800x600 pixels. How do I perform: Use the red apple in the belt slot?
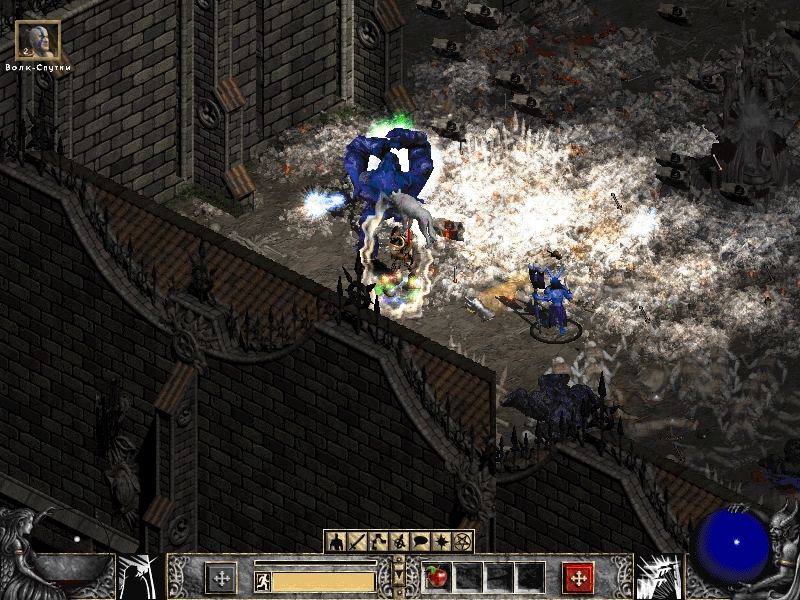tap(436, 577)
